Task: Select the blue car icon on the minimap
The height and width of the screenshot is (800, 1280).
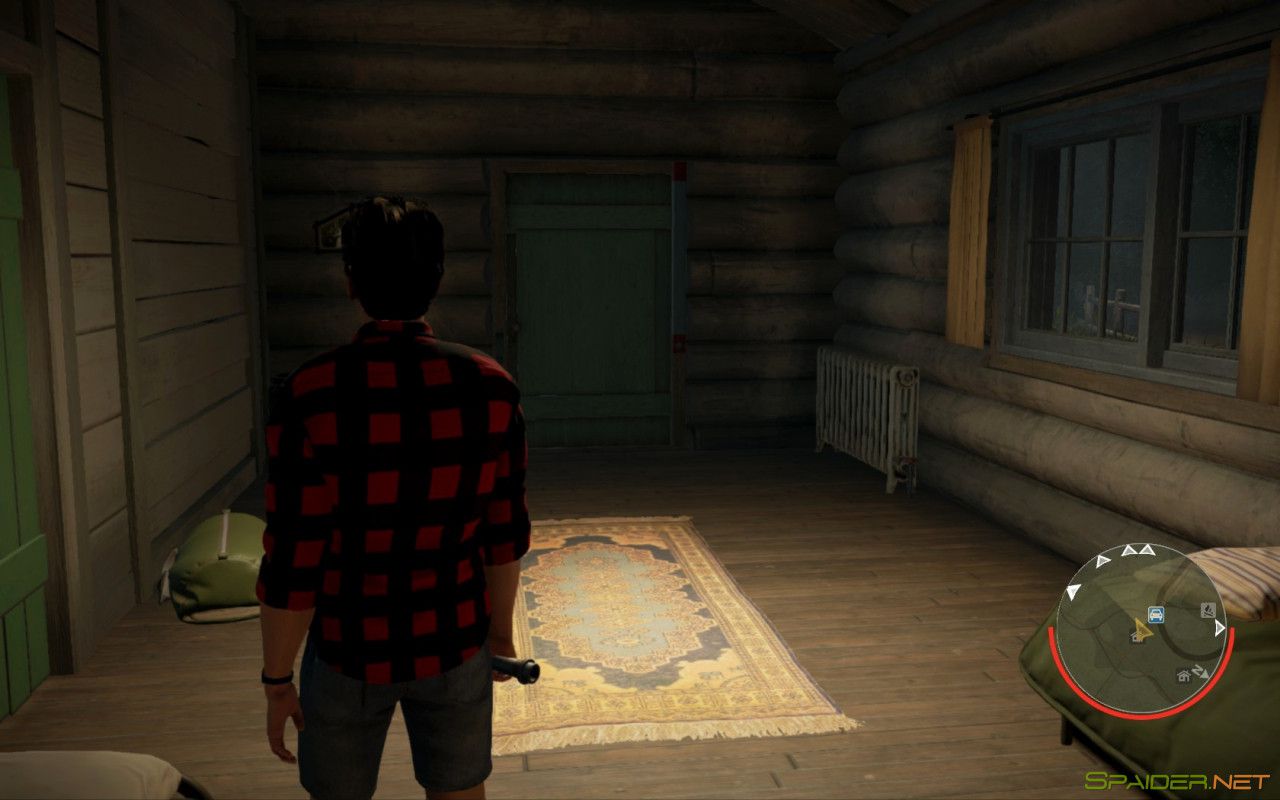Action: [1156, 613]
